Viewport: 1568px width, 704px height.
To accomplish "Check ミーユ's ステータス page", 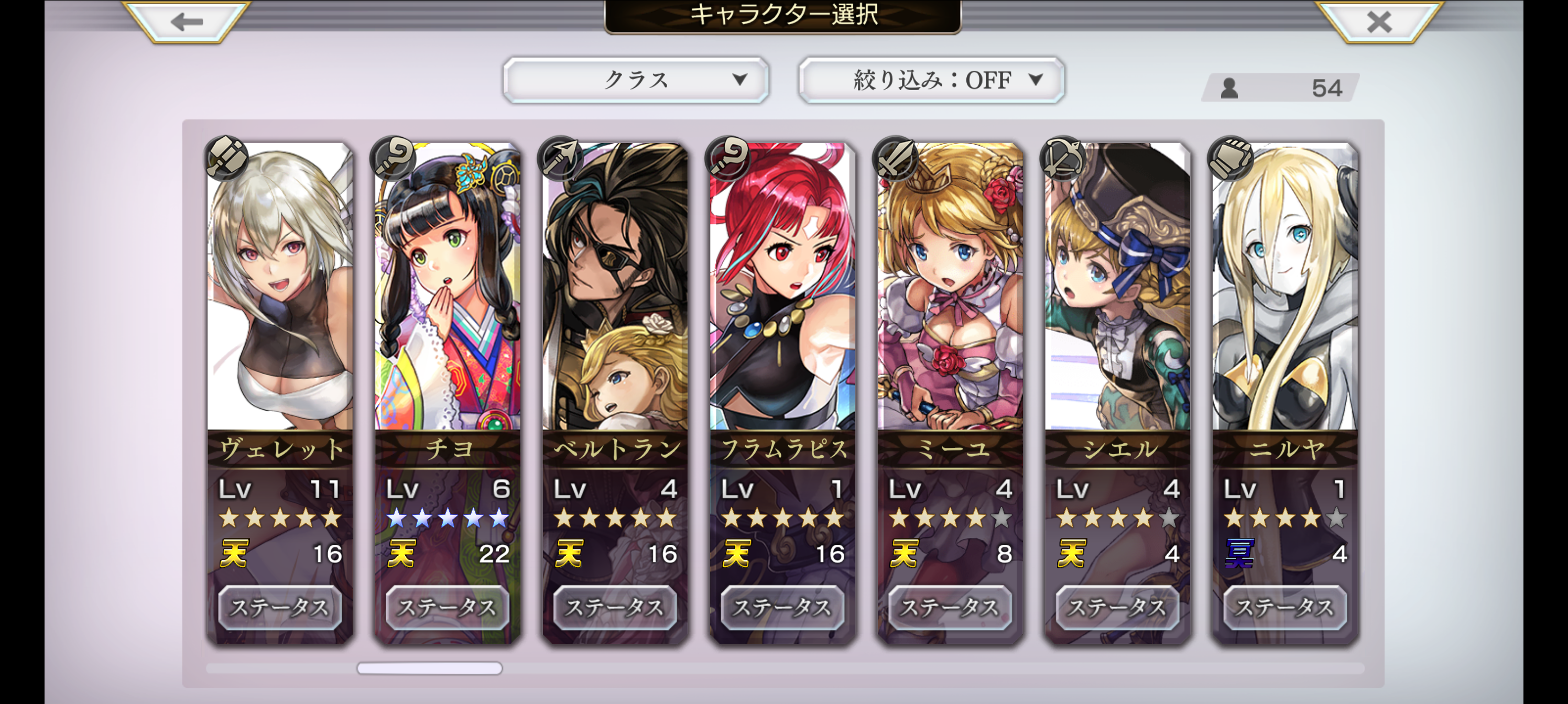I will 950,607.
